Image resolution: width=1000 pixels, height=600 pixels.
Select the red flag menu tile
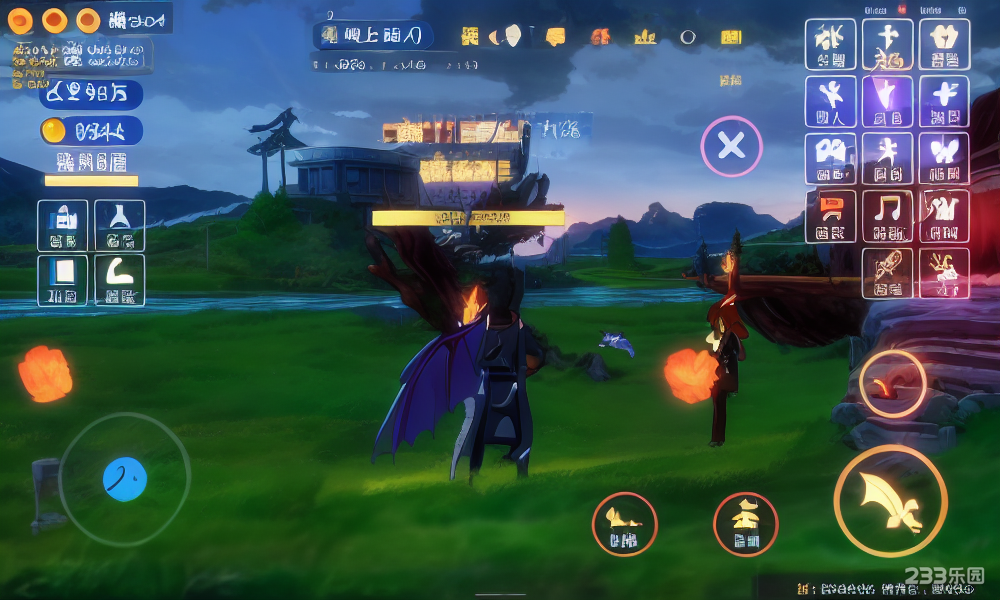[x=830, y=216]
